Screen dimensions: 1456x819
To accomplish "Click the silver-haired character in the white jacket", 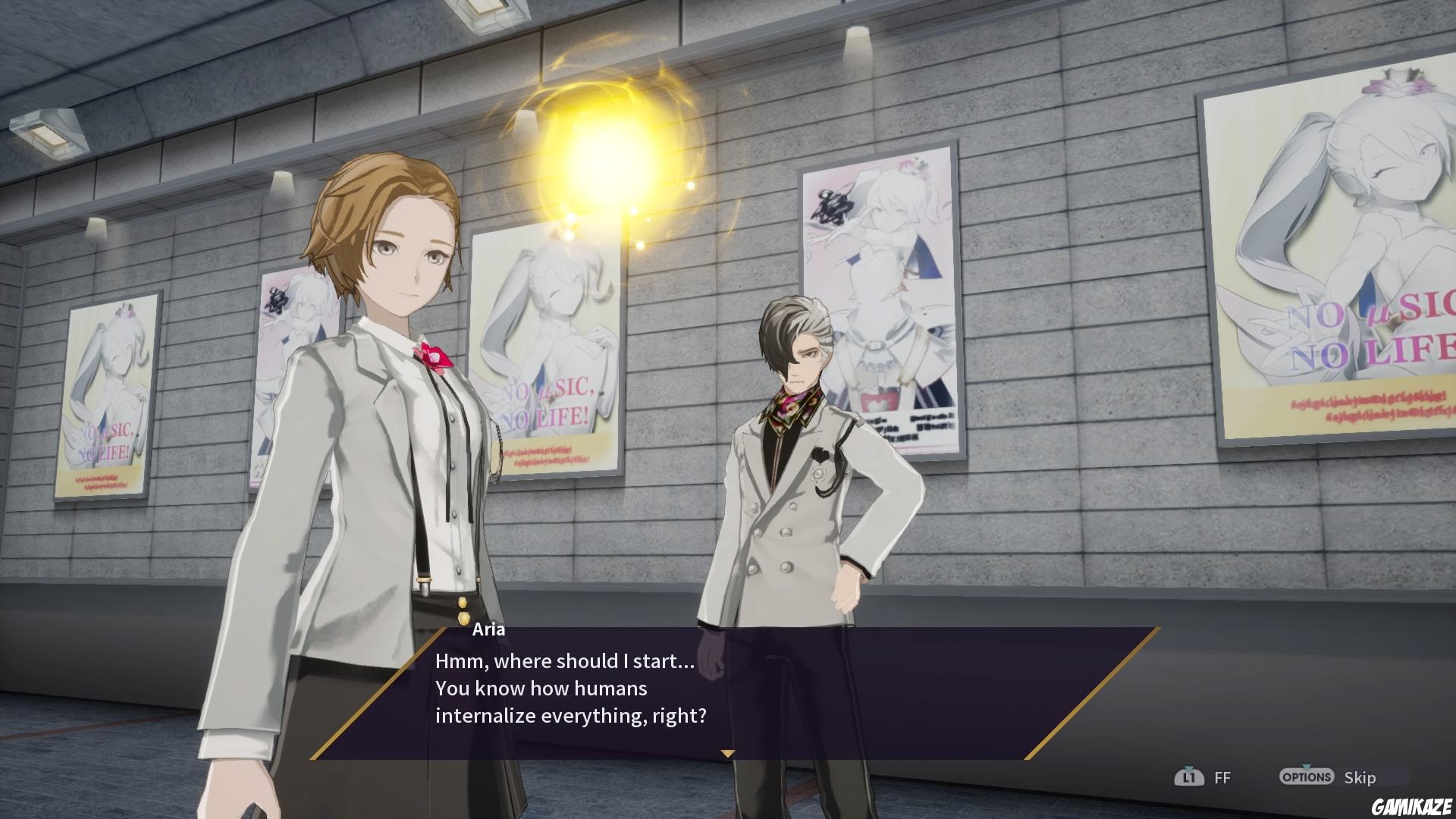I will click(x=804, y=493).
